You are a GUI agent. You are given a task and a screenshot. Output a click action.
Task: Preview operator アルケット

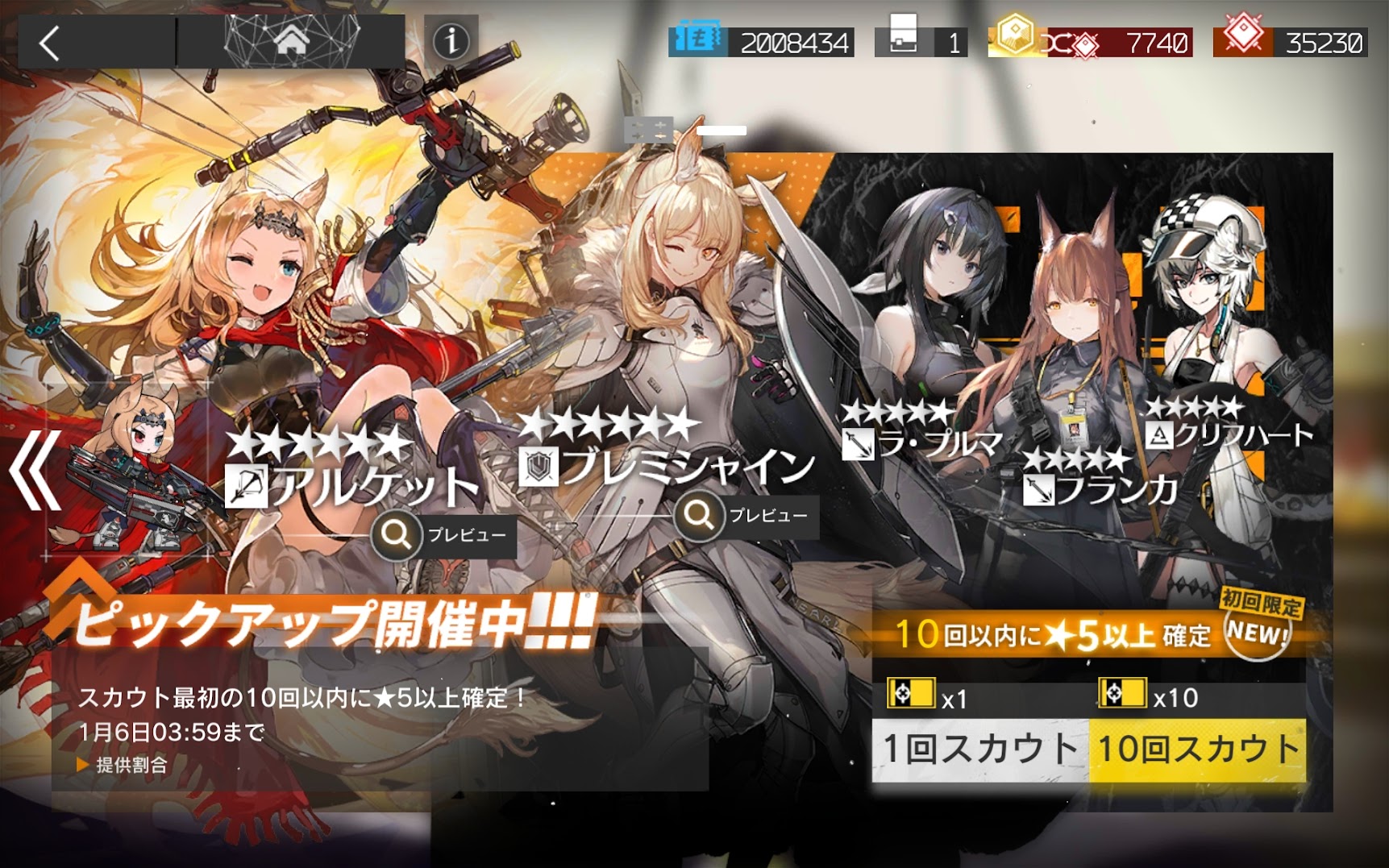(x=443, y=534)
